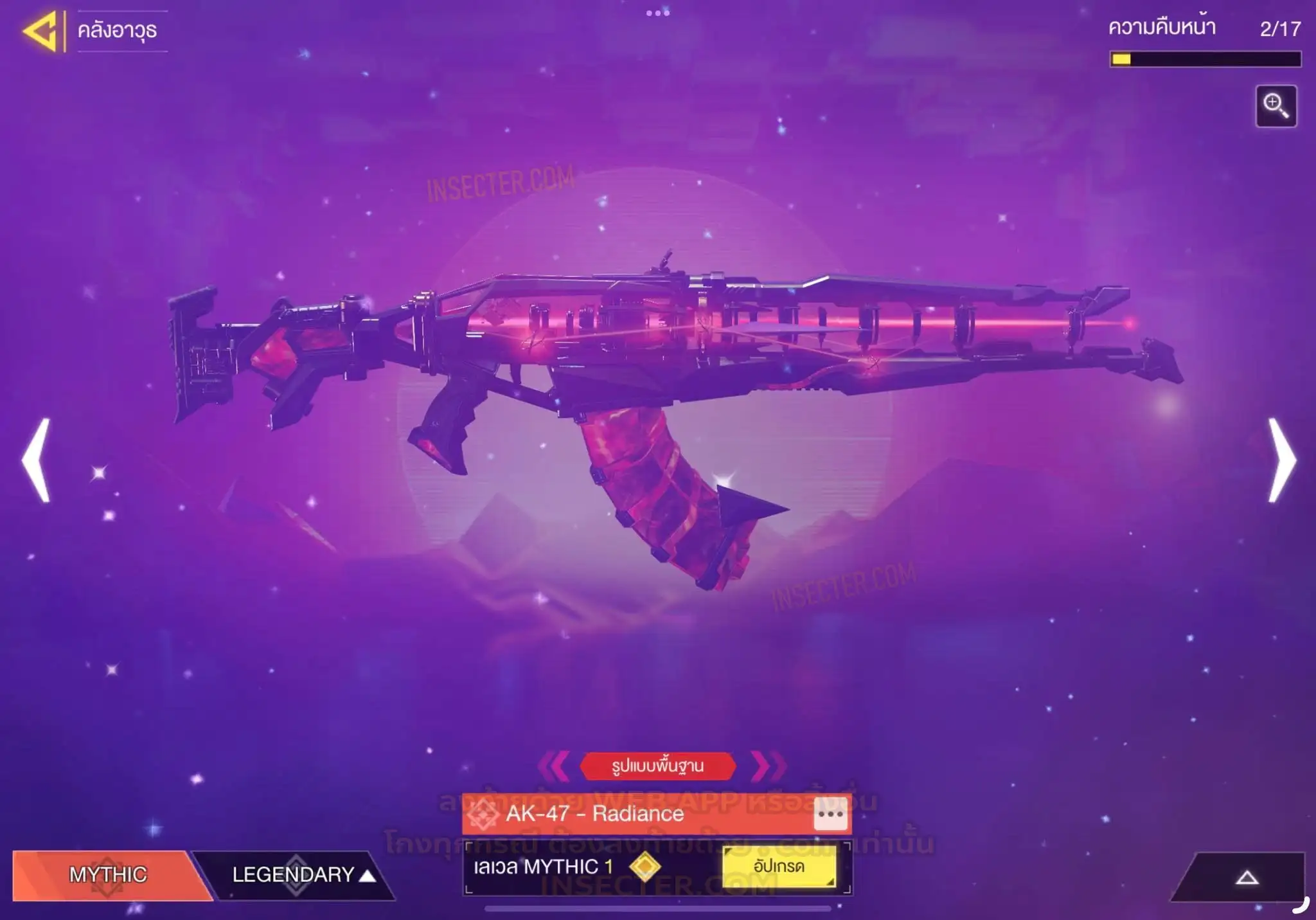Tap the three dots at top center

tap(658, 13)
